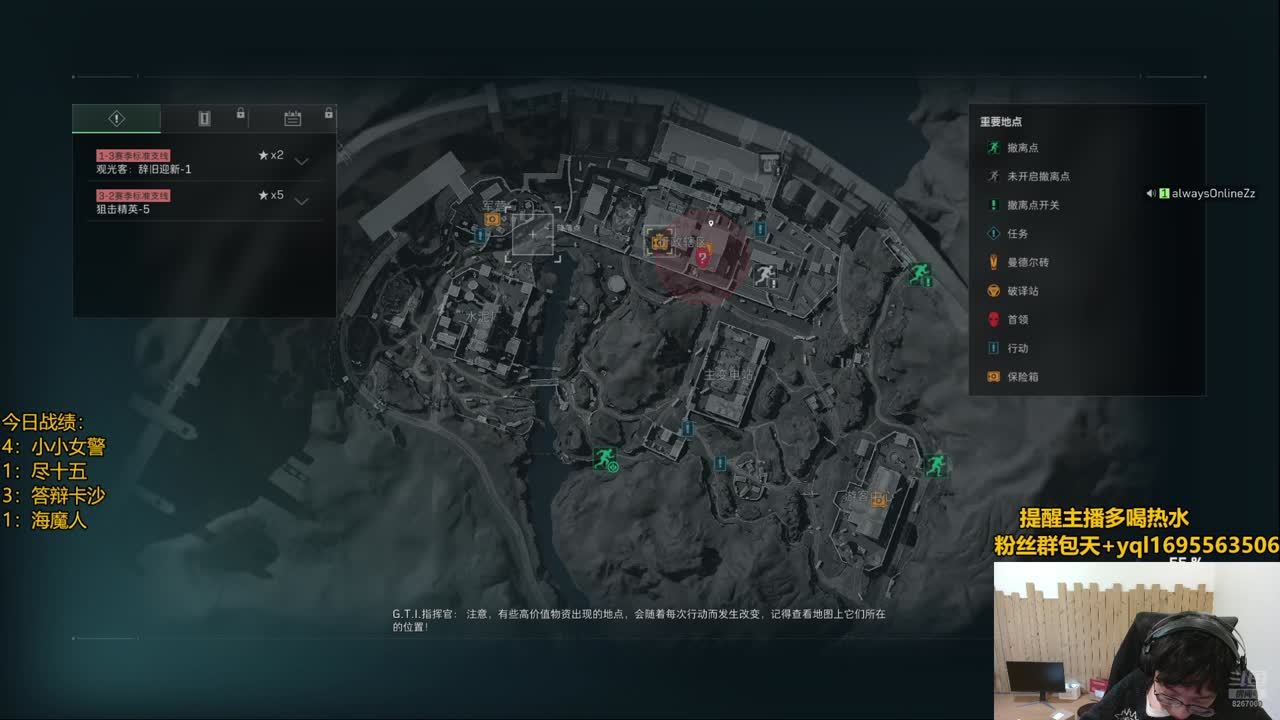Click the red boss question-mark marker on map
This screenshot has height=720, width=1280.
pos(702,258)
